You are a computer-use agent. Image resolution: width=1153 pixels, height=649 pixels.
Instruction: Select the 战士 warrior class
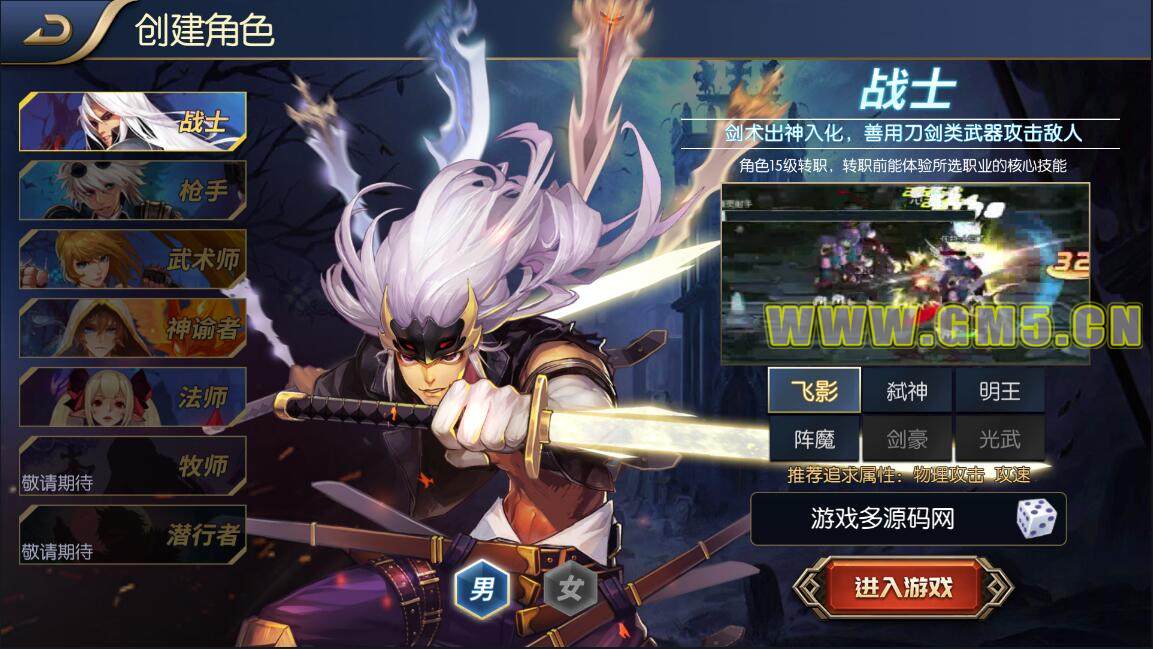coord(133,122)
